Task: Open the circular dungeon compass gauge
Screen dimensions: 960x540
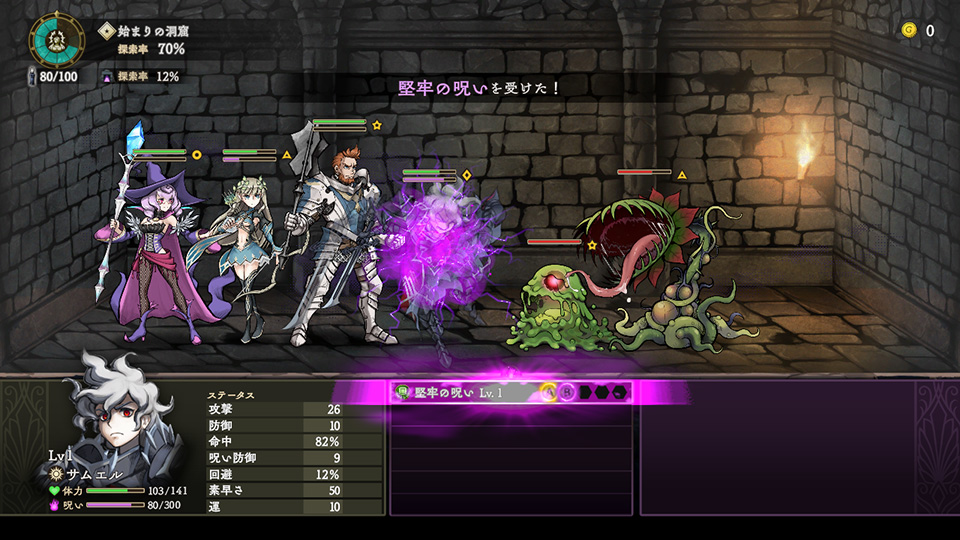Action: coord(58,39)
